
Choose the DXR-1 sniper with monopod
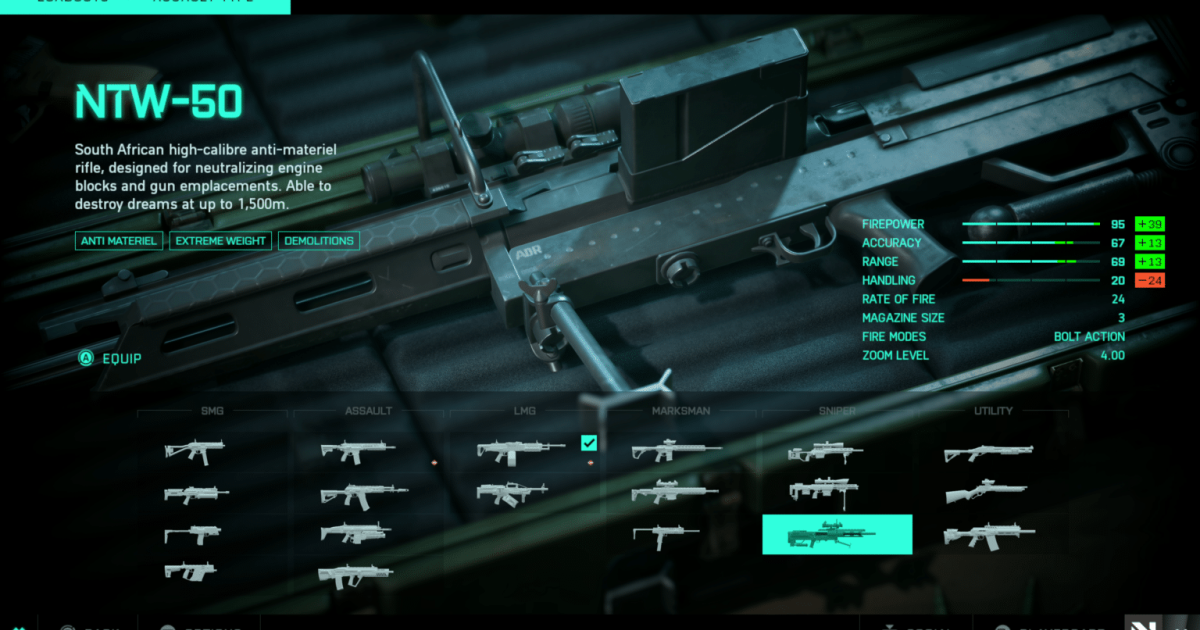[824, 491]
